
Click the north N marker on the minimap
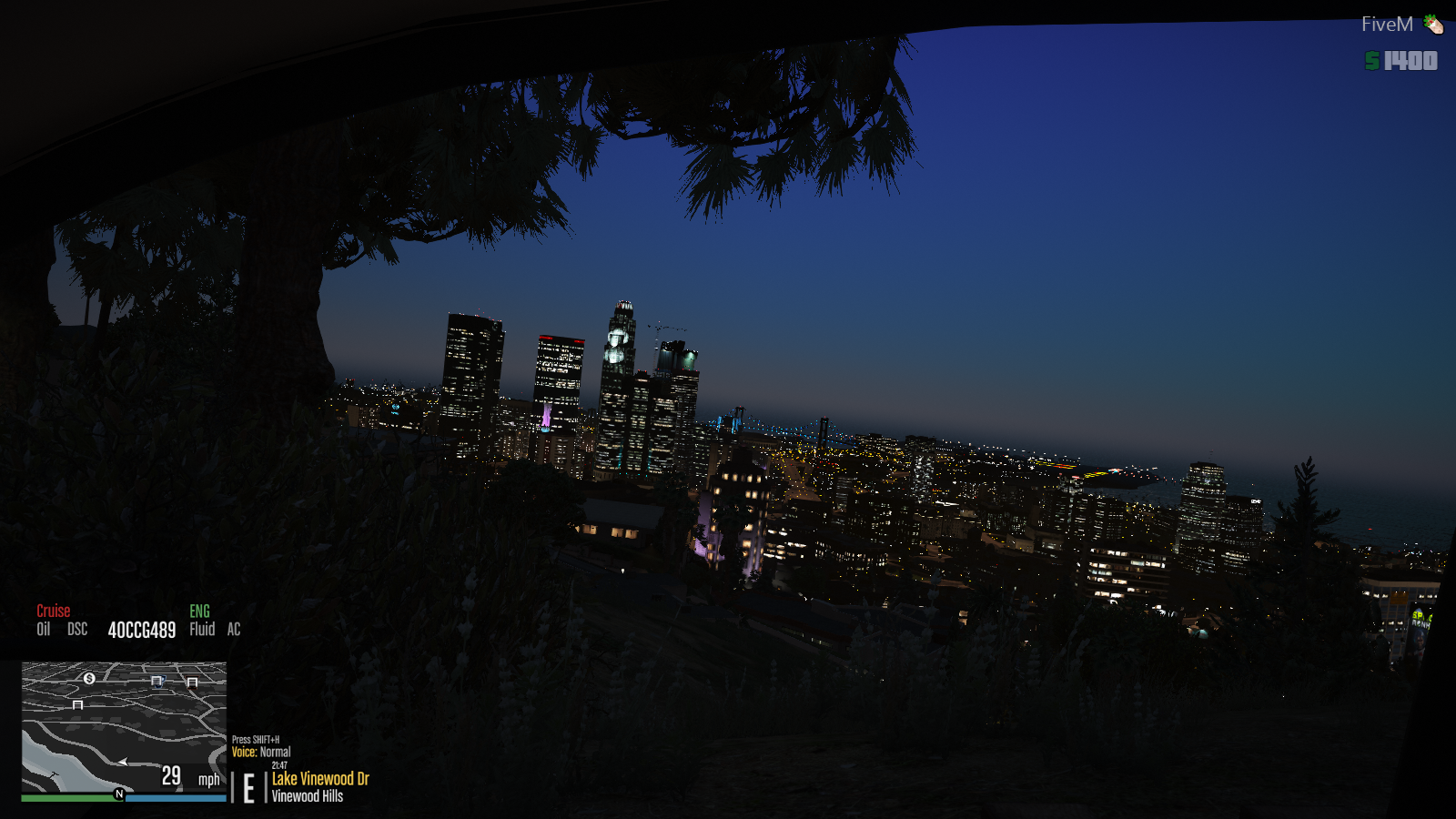(x=119, y=794)
